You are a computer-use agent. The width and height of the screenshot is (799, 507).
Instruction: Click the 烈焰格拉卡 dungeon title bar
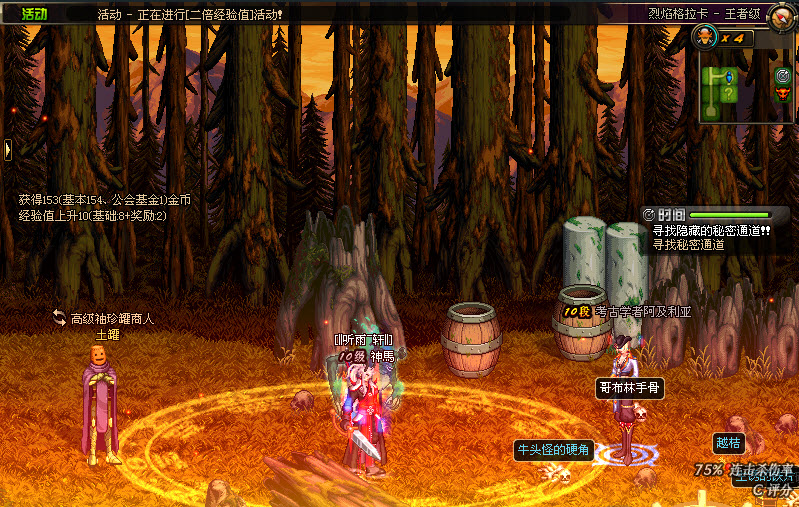713,15
